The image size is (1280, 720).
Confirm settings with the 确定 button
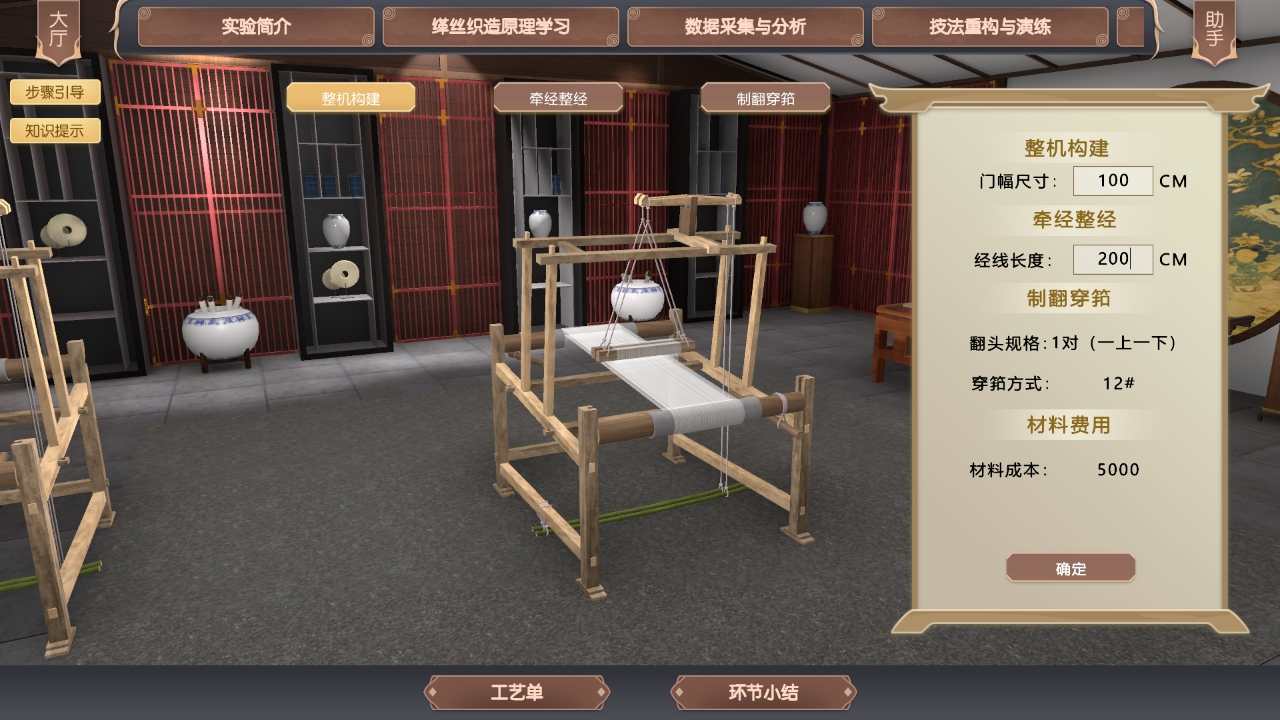pyautogui.click(x=1070, y=568)
